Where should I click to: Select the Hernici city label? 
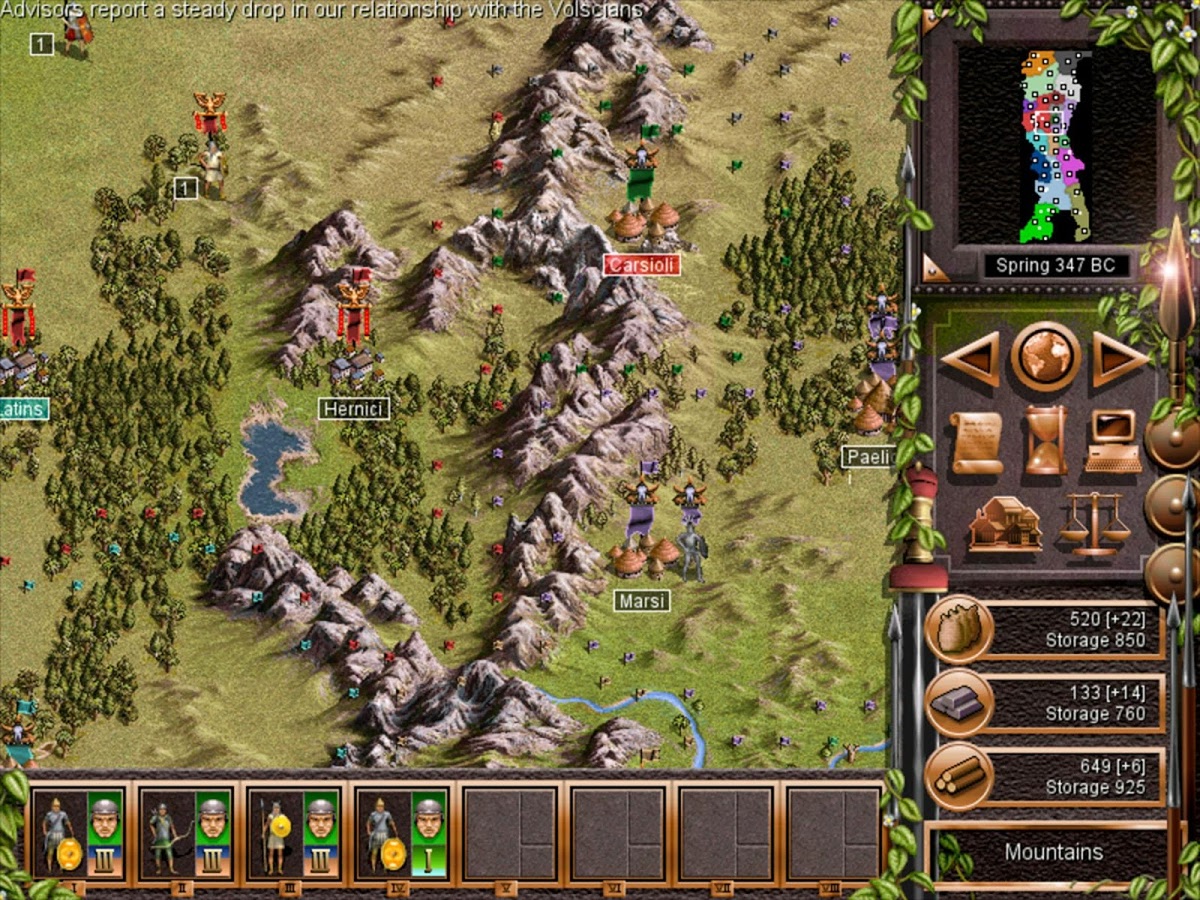tap(354, 408)
